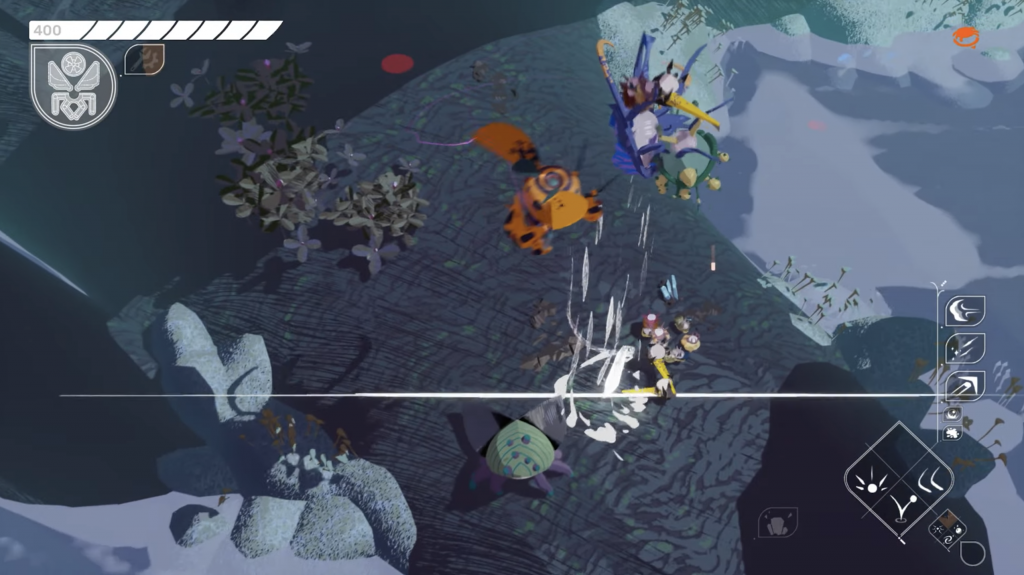Select the wrench and gear status icon
The height and width of the screenshot is (575, 1024).
tap(145, 59)
